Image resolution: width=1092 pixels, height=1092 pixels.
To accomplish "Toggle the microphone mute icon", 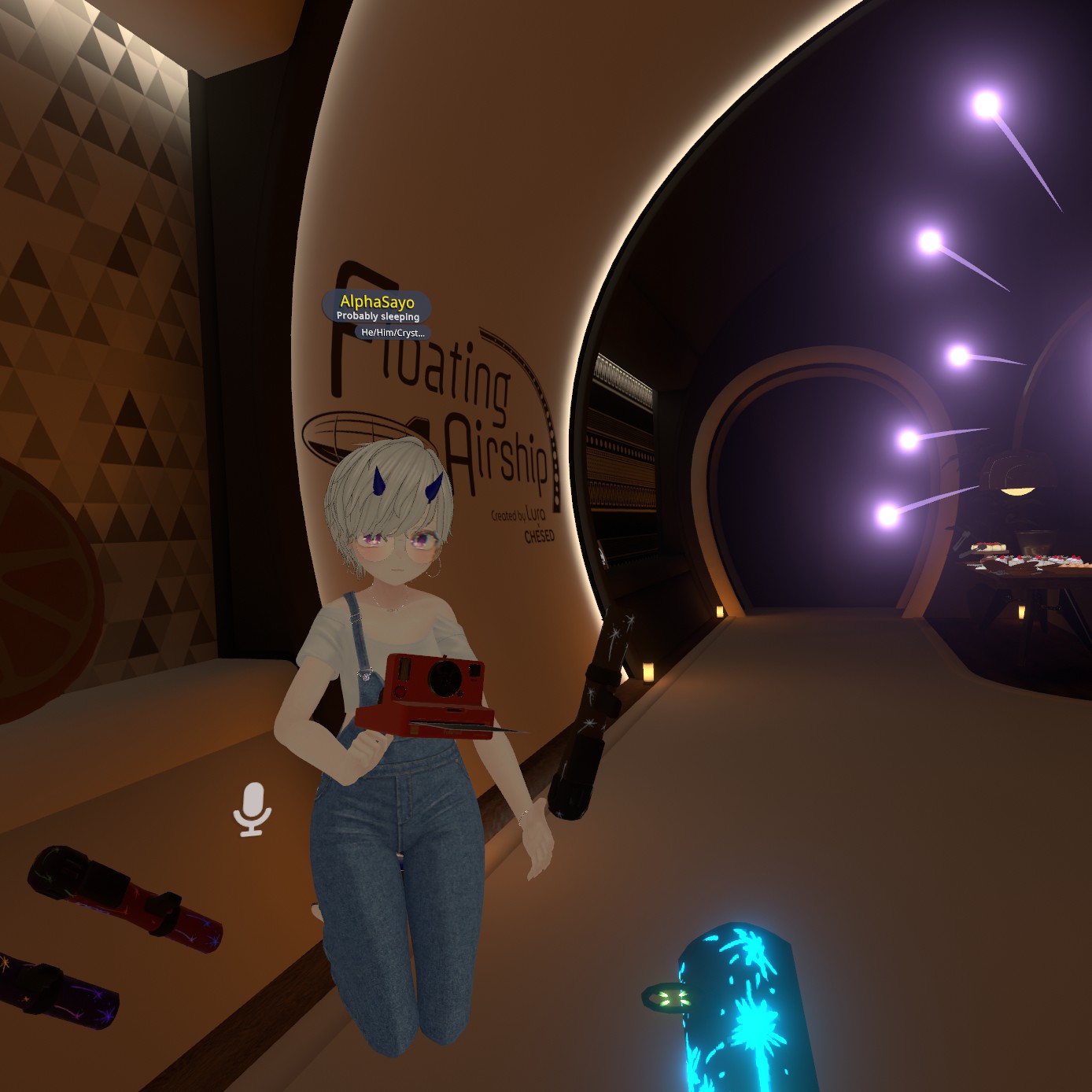I will [252, 809].
